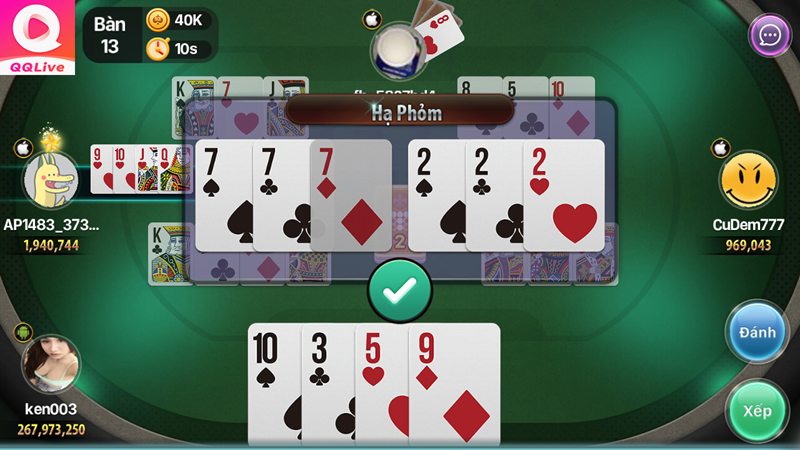
Task: Tap the green Xếp sort button
Action: pyautogui.click(x=757, y=411)
